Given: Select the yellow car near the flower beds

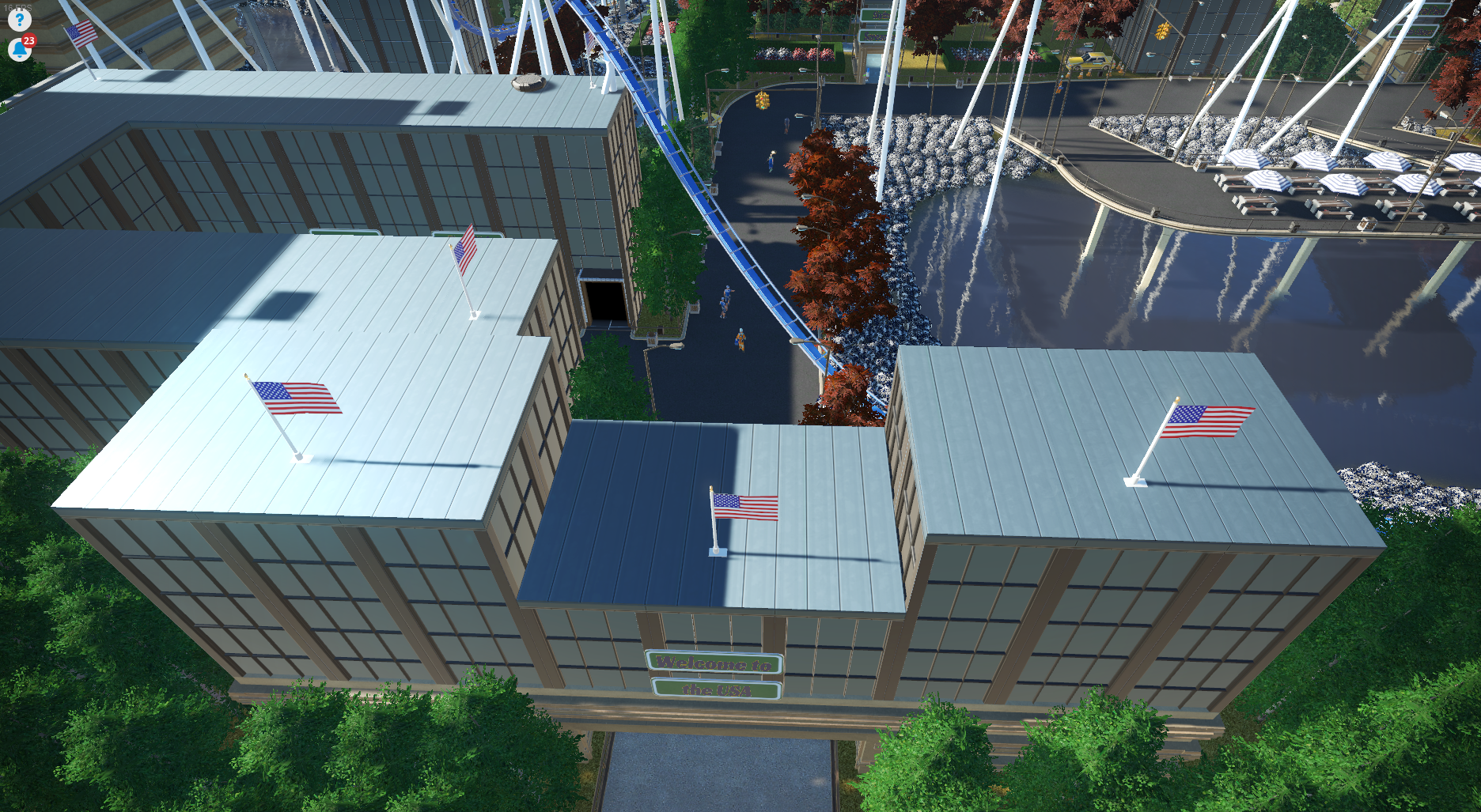Looking at the screenshot, I should [x=1092, y=59].
